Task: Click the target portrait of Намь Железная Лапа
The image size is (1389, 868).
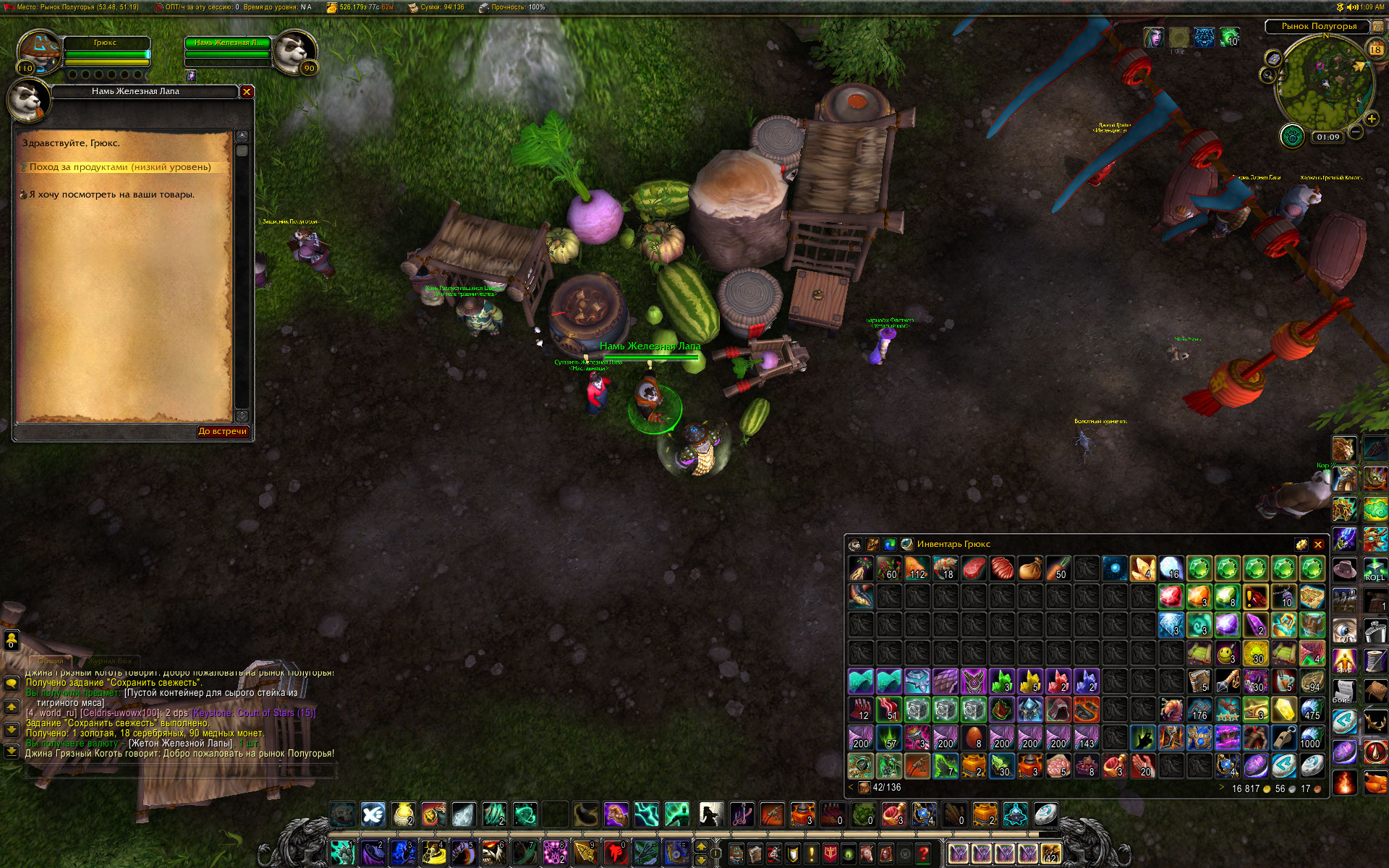Action: [294, 51]
